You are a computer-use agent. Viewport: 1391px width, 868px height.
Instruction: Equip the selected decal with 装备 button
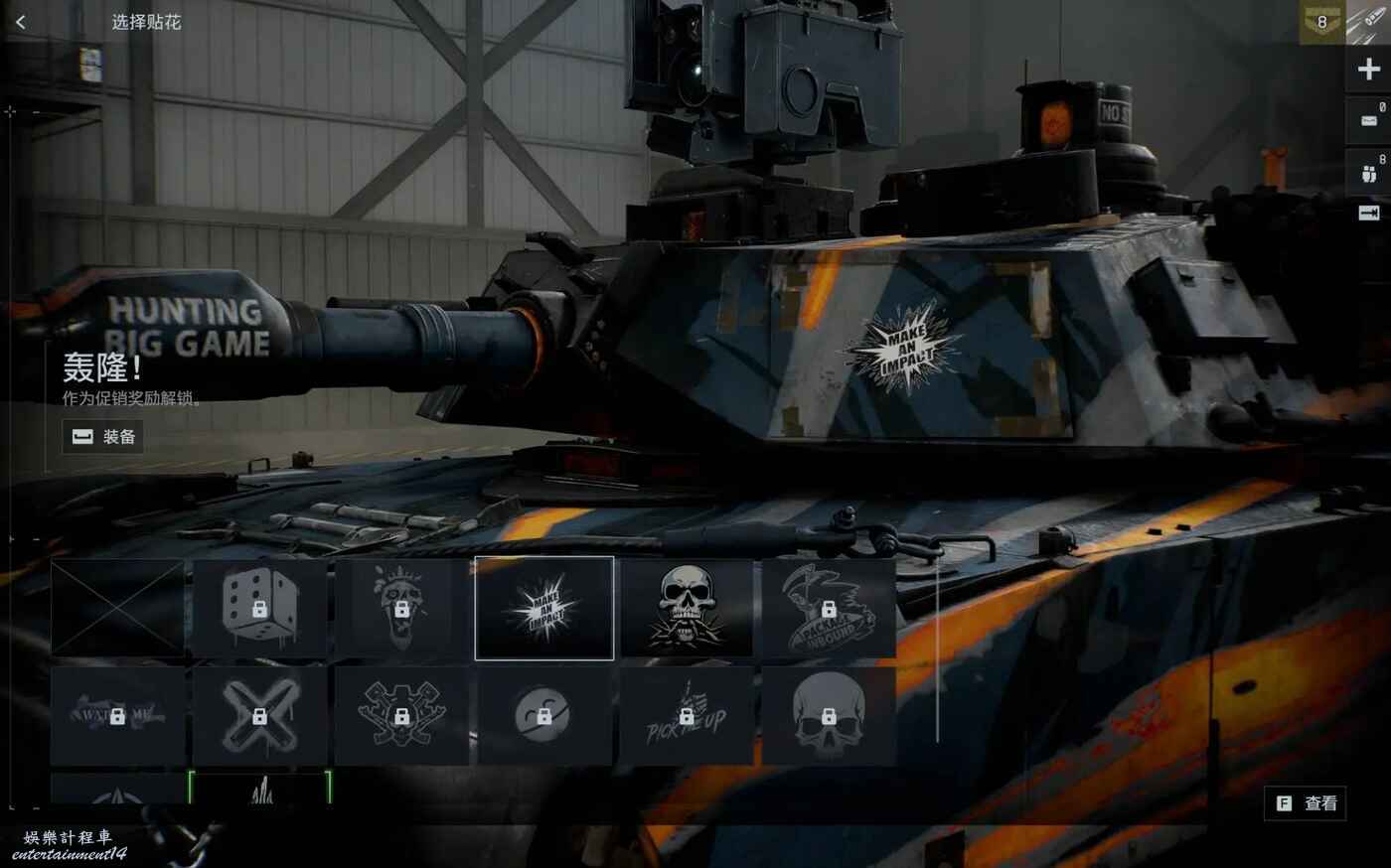pos(103,437)
